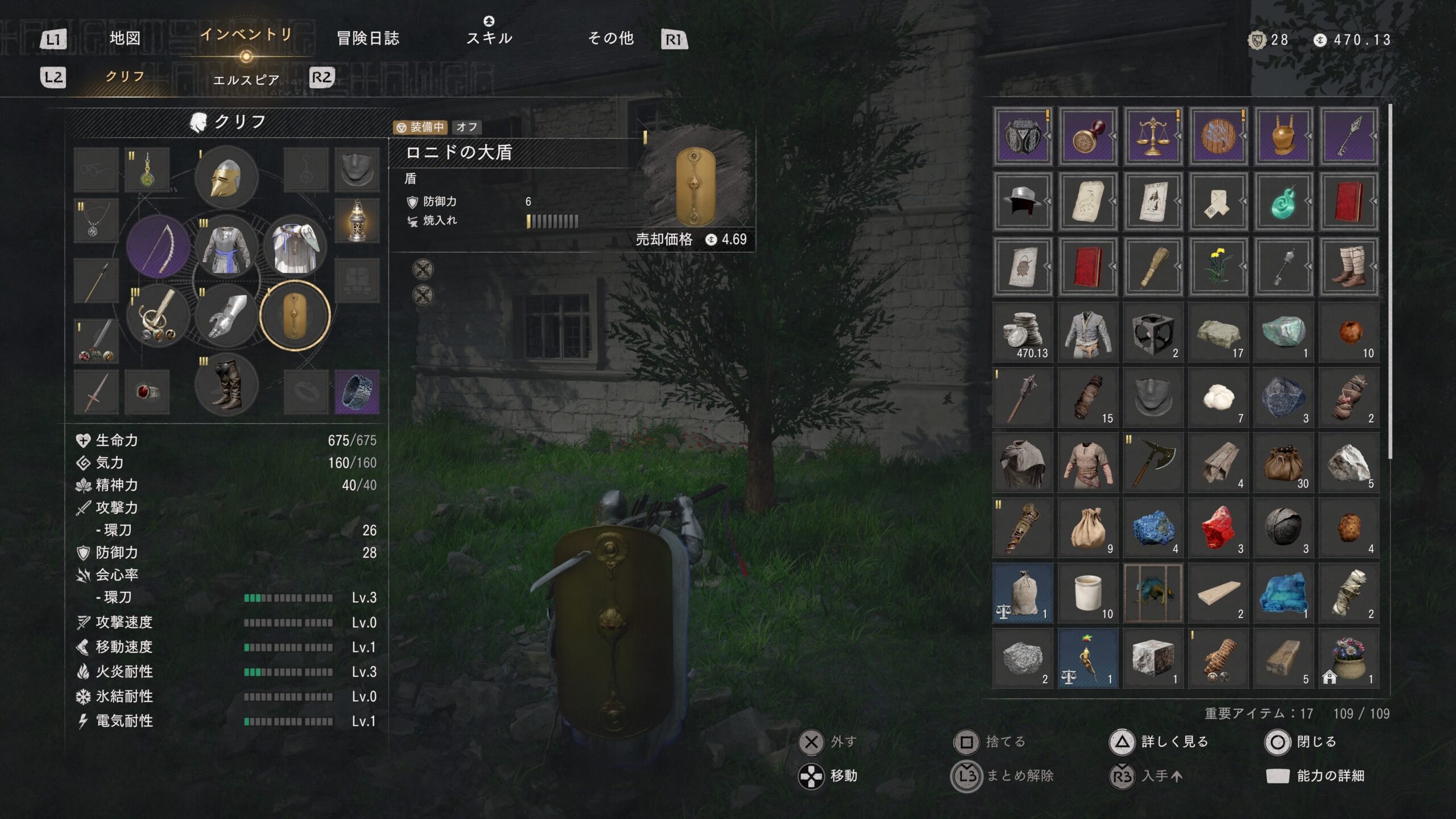The width and height of the screenshot is (1456, 819).
Task: Select the equipped golden helmet slot
Action: pyautogui.click(x=226, y=177)
